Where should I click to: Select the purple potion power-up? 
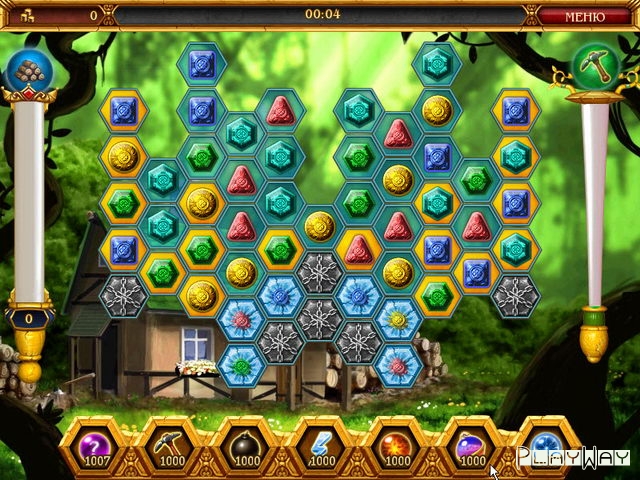pos(473,443)
